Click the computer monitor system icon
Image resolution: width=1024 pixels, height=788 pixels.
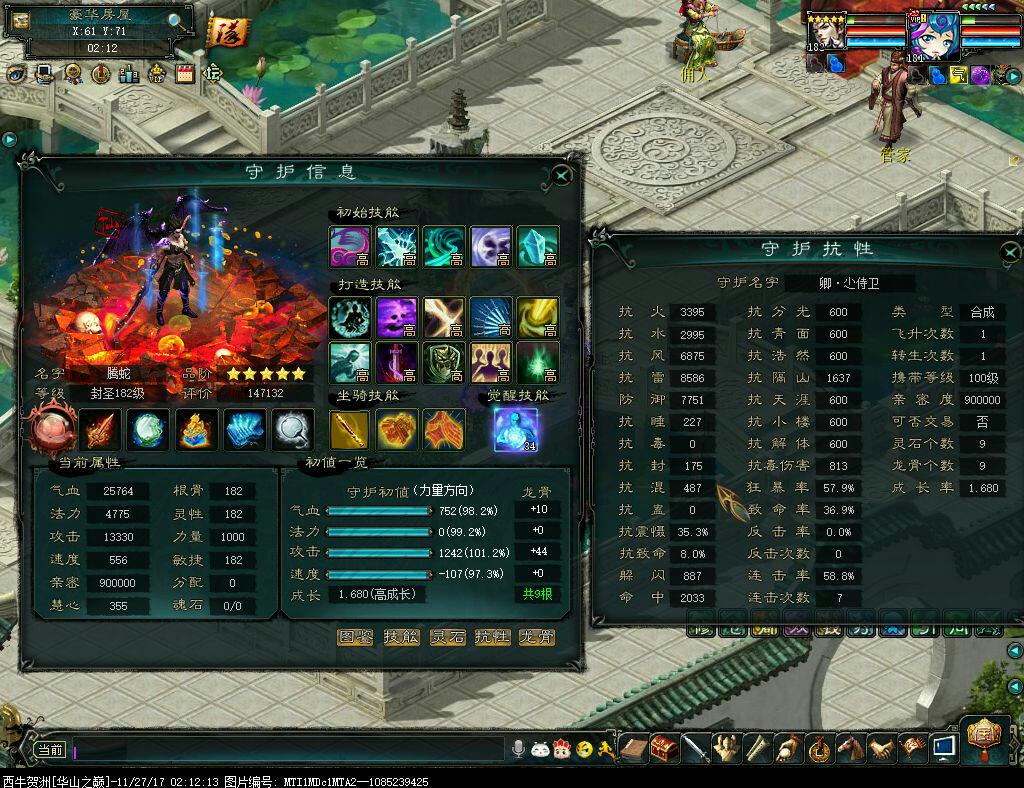tap(942, 747)
